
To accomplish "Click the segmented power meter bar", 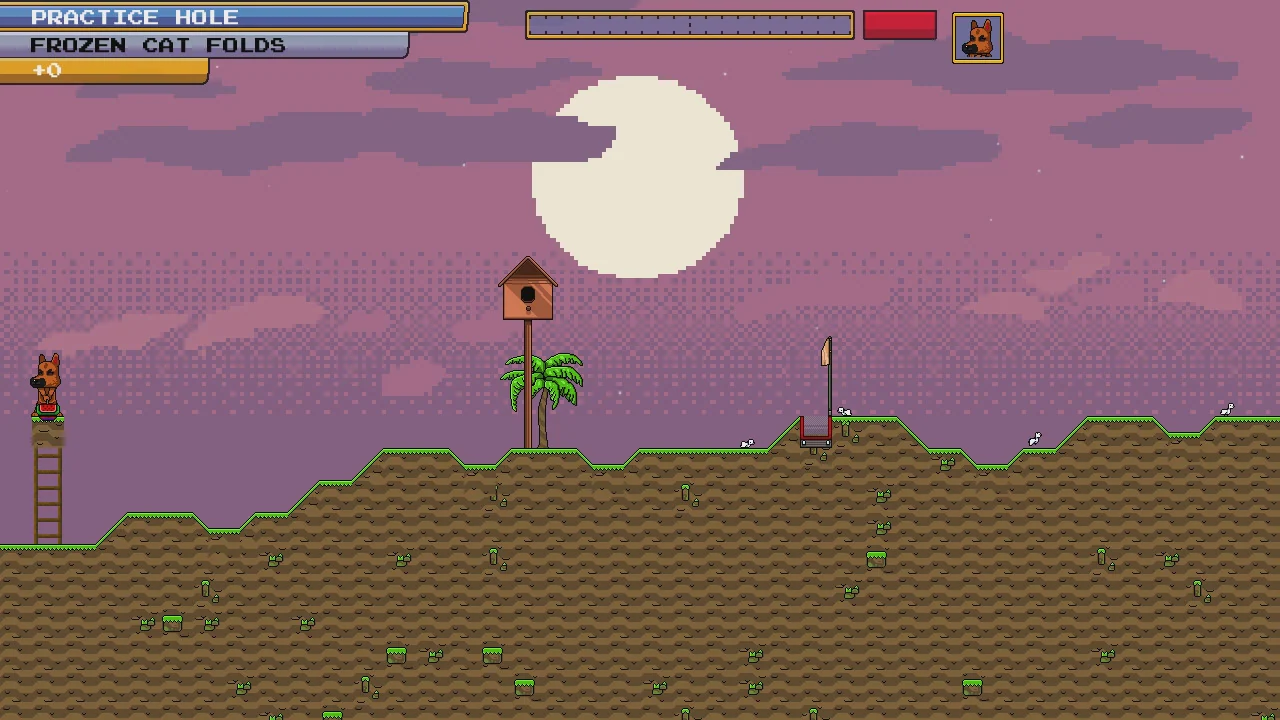I will pos(688,24).
